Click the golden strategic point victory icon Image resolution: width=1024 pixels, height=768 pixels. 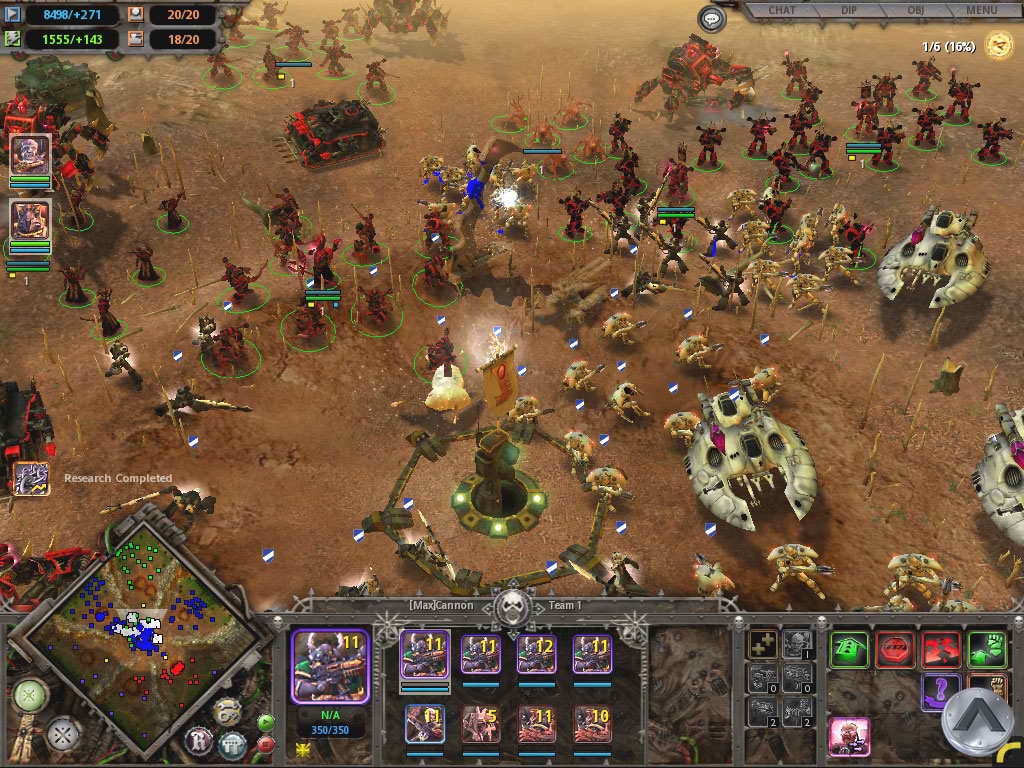coord(998,45)
